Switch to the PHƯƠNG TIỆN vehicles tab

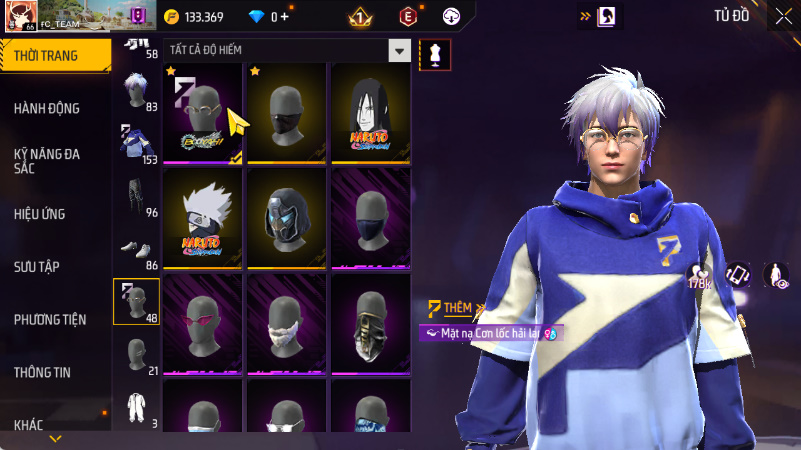pos(49,320)
